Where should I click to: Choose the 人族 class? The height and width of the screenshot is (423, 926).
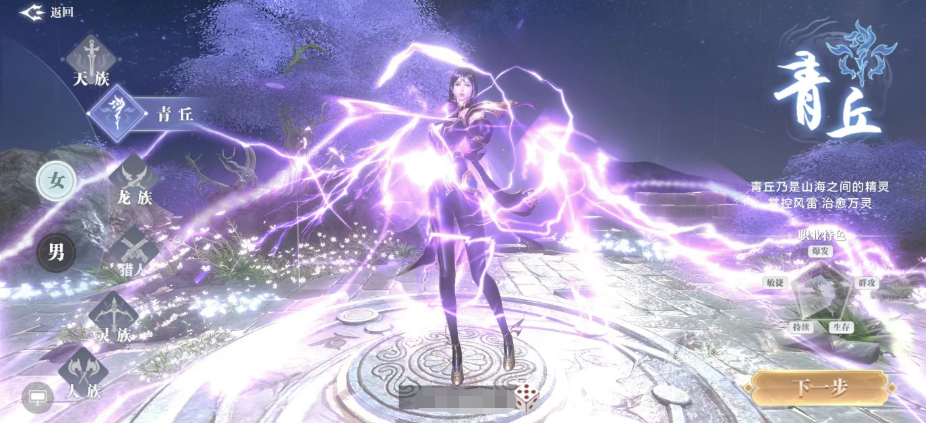[83, 377]
